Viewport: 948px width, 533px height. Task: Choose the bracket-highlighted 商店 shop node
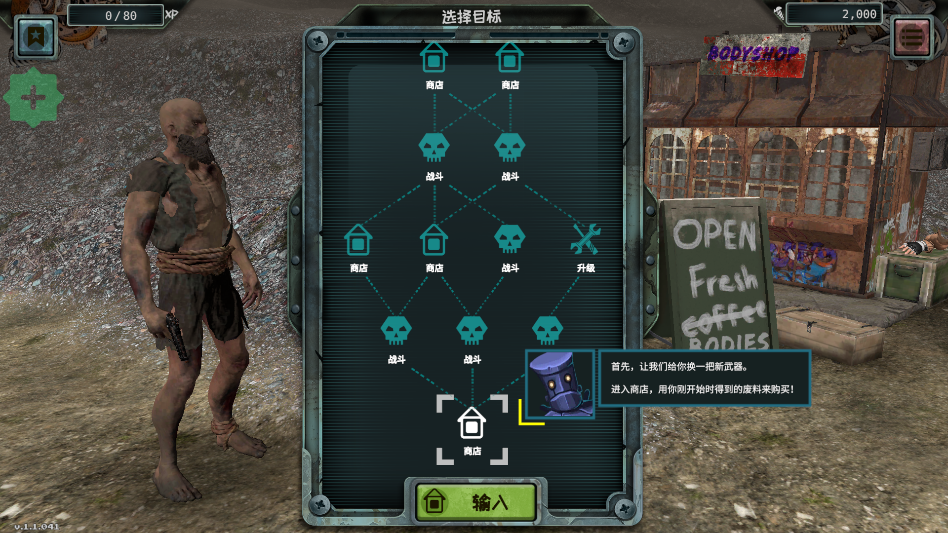pos(472,425)
